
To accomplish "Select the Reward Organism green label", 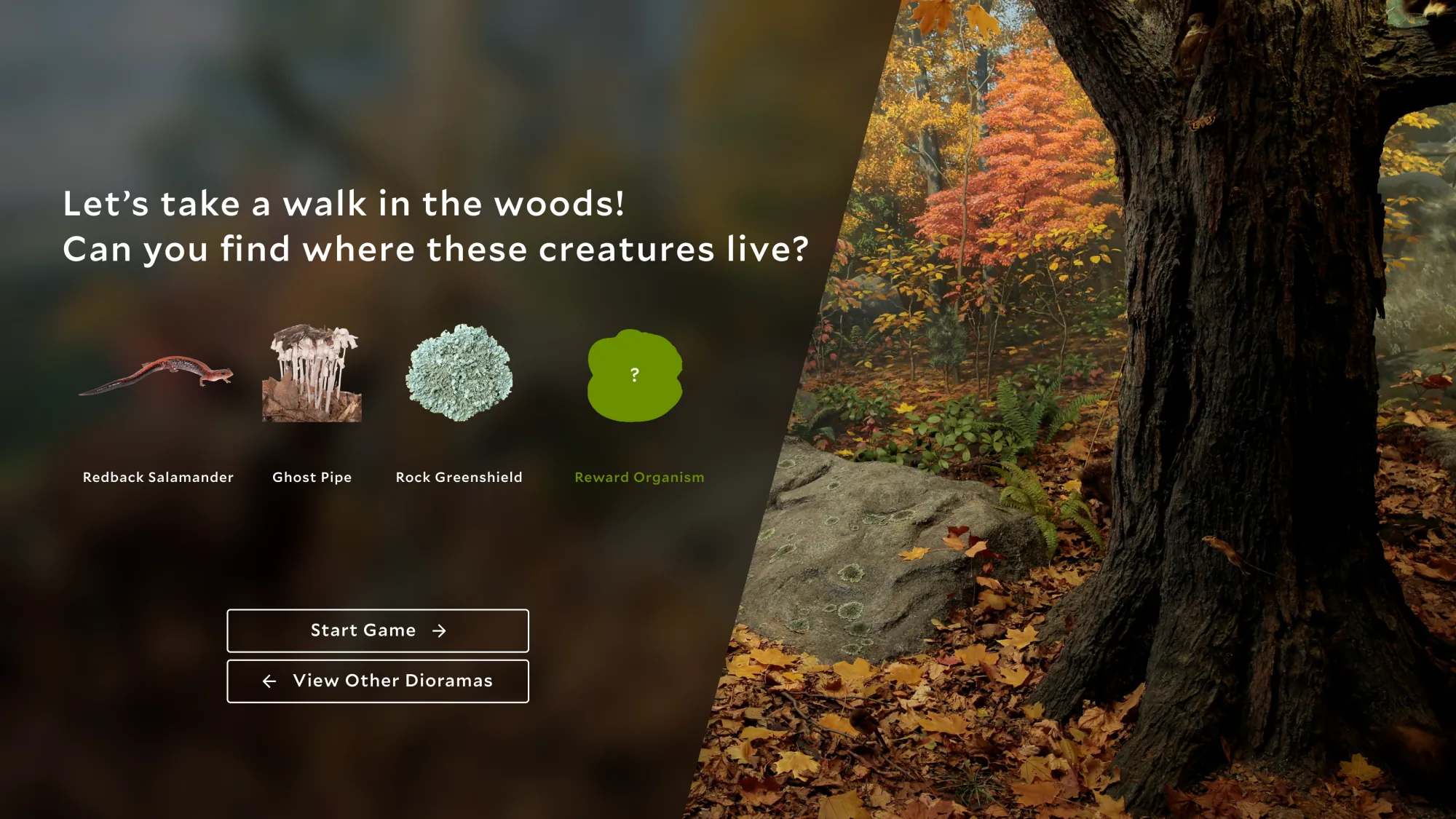I will [640, 478].
